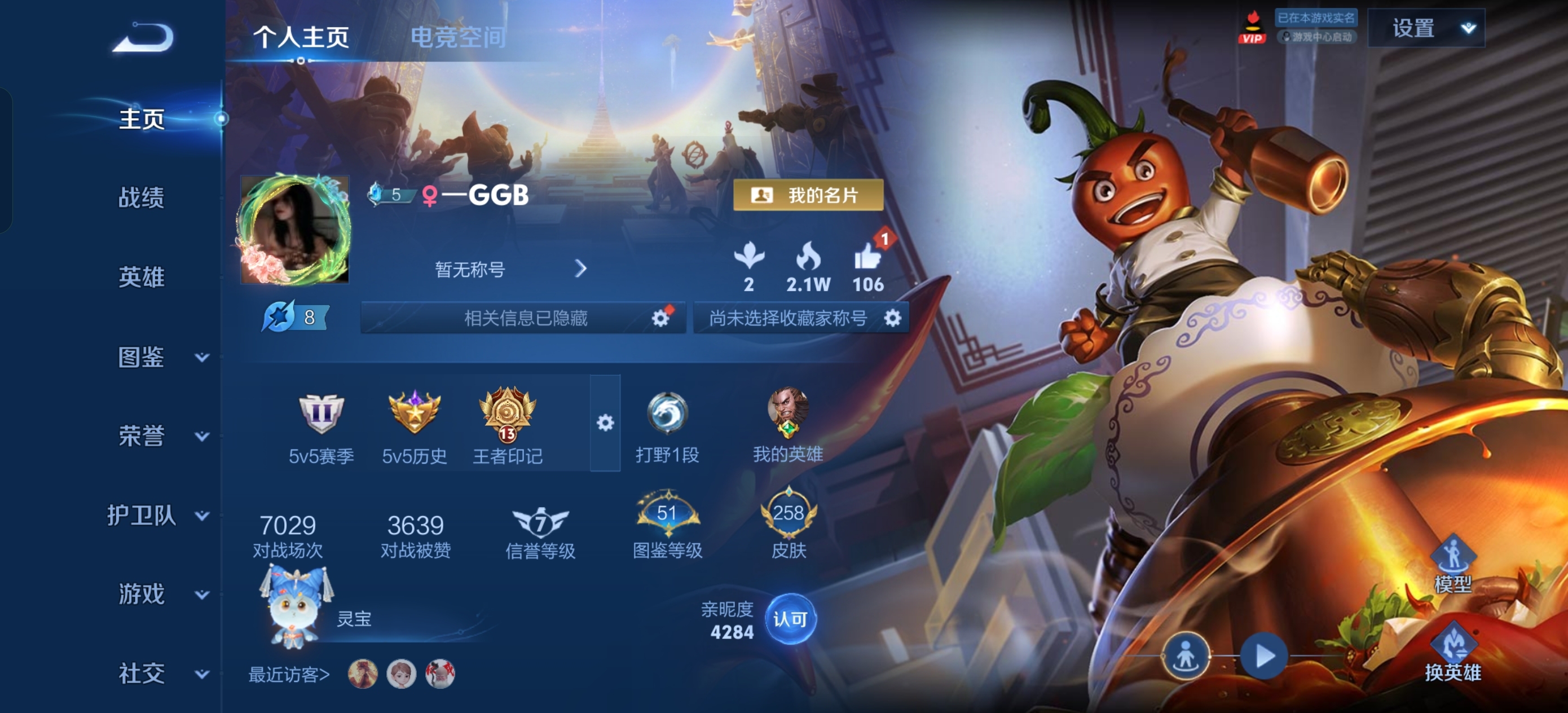Click the player avatar portrait

coord(294,230)
